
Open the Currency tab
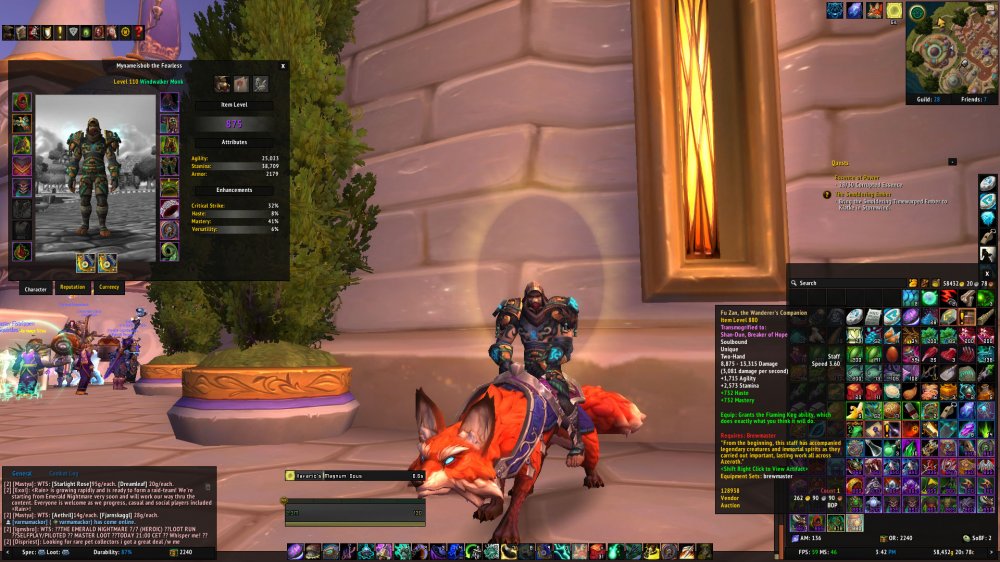coord(109,287)
